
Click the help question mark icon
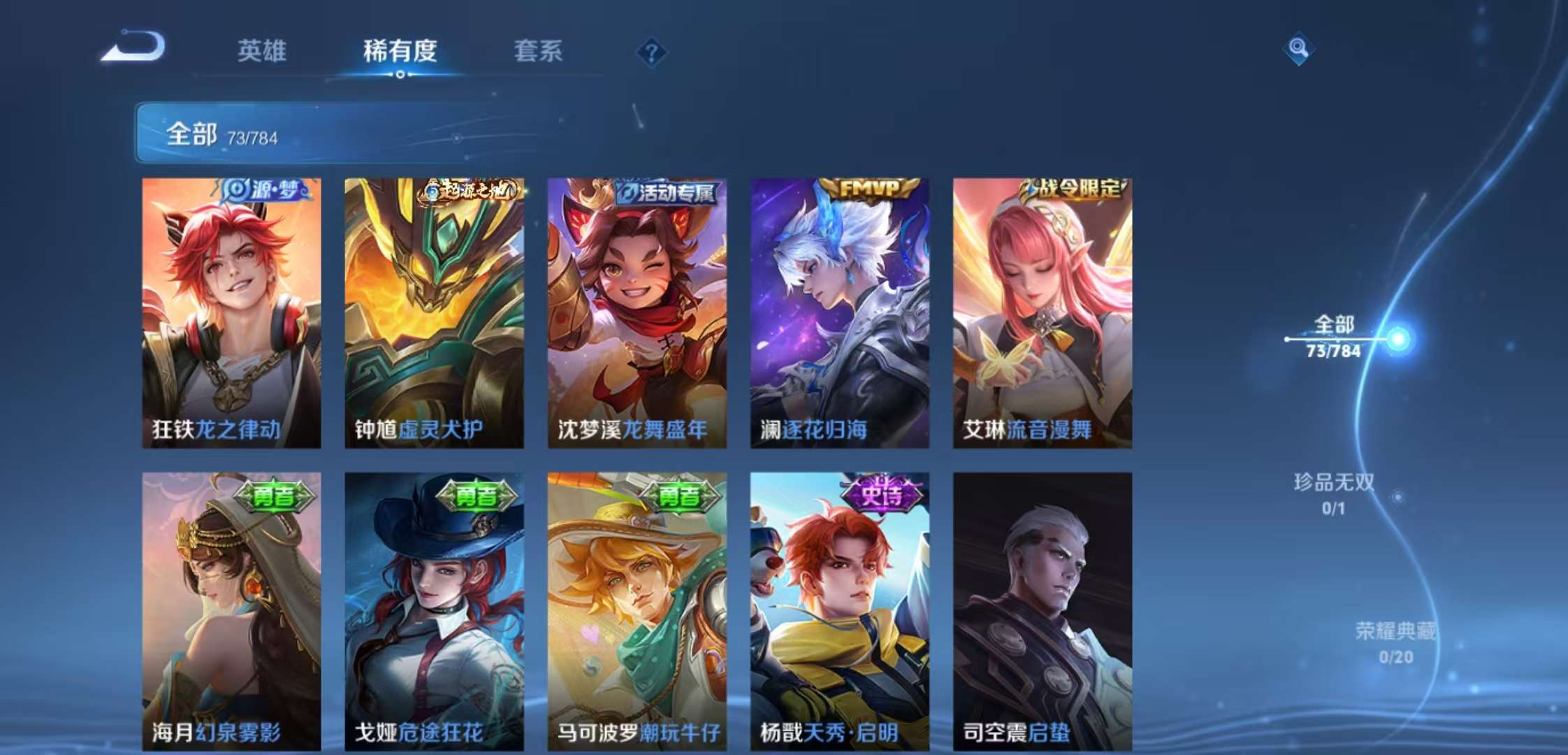651,52
